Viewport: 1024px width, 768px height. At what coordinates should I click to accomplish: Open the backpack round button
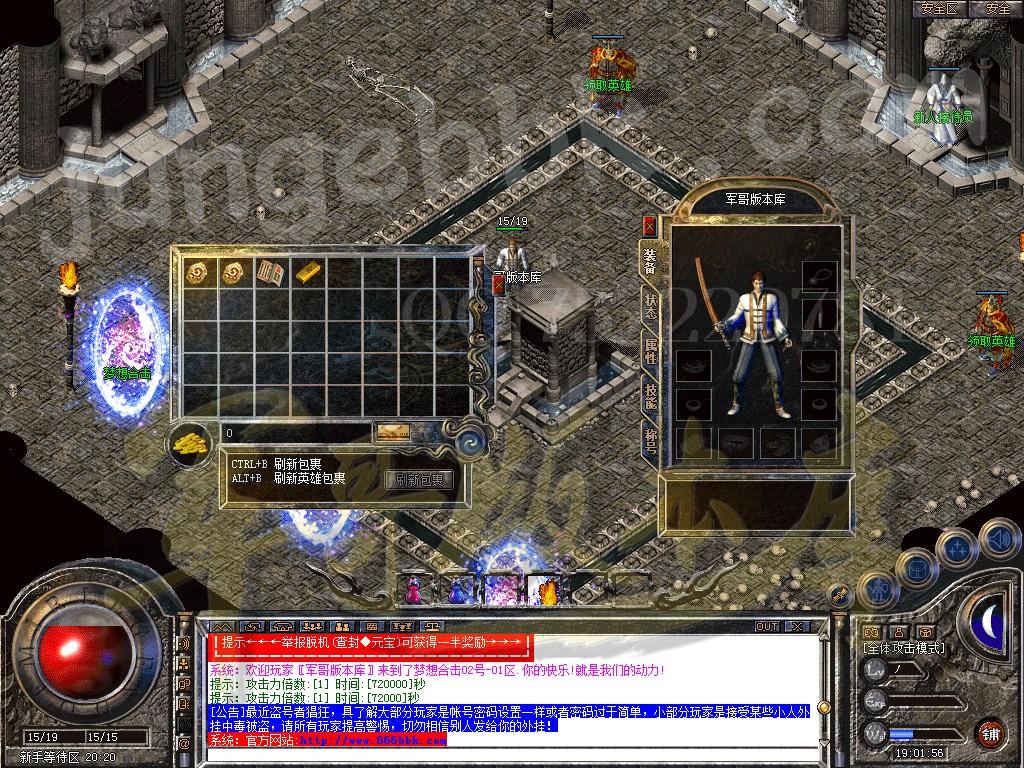tap(916, 567)
